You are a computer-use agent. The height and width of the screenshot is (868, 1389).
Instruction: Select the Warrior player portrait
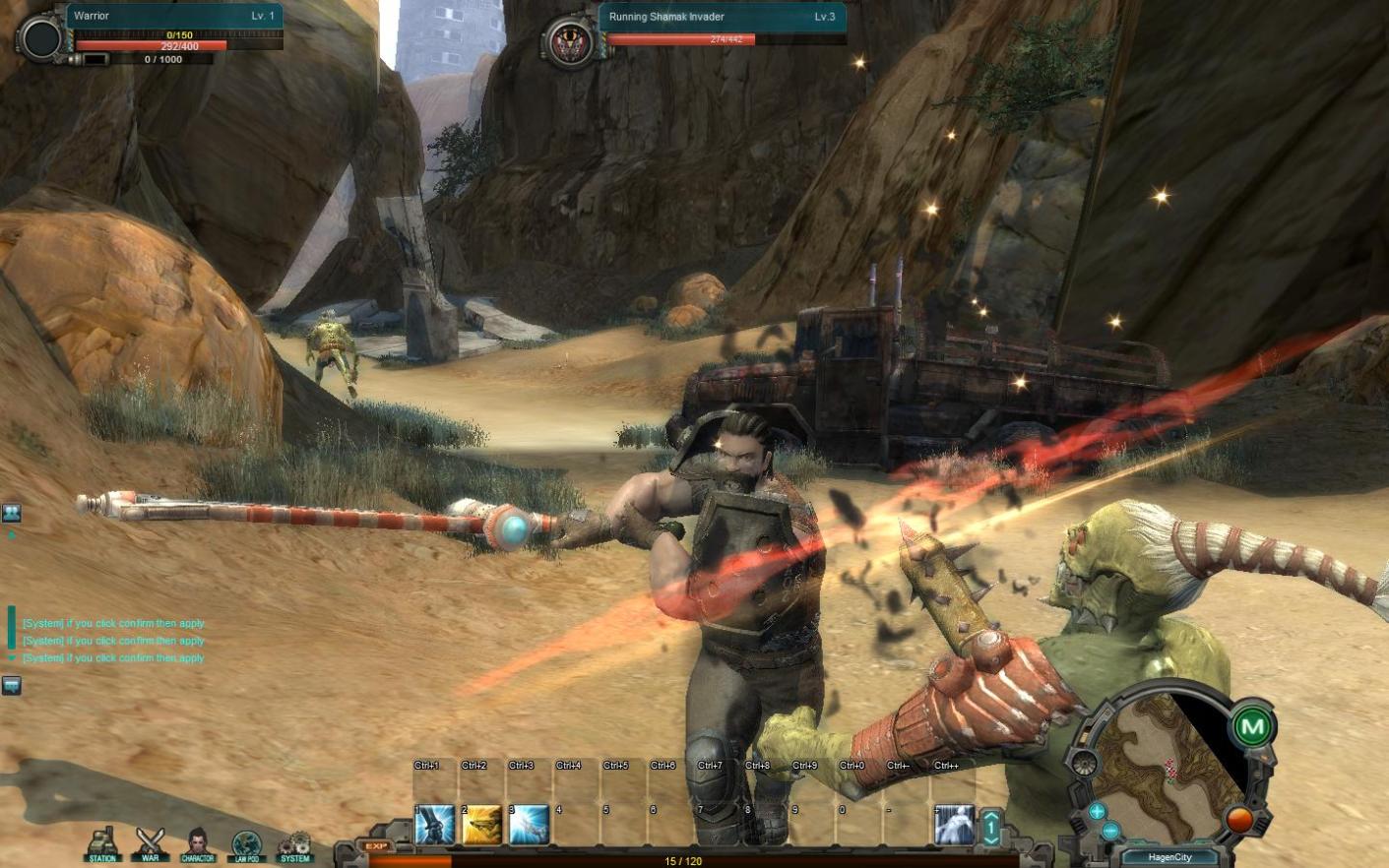point(41,39)
